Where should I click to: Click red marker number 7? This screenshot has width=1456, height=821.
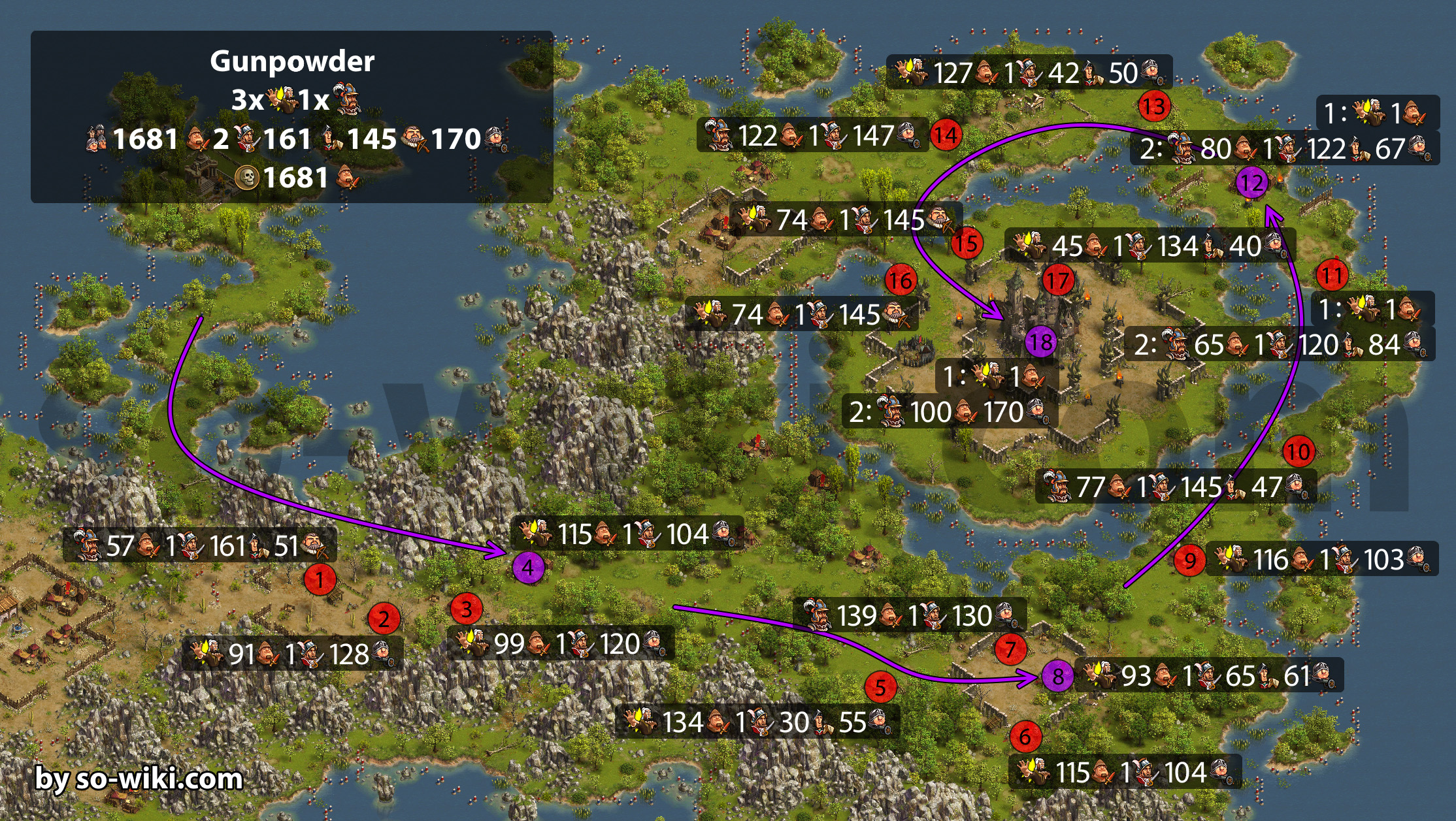click(1010, 649)
